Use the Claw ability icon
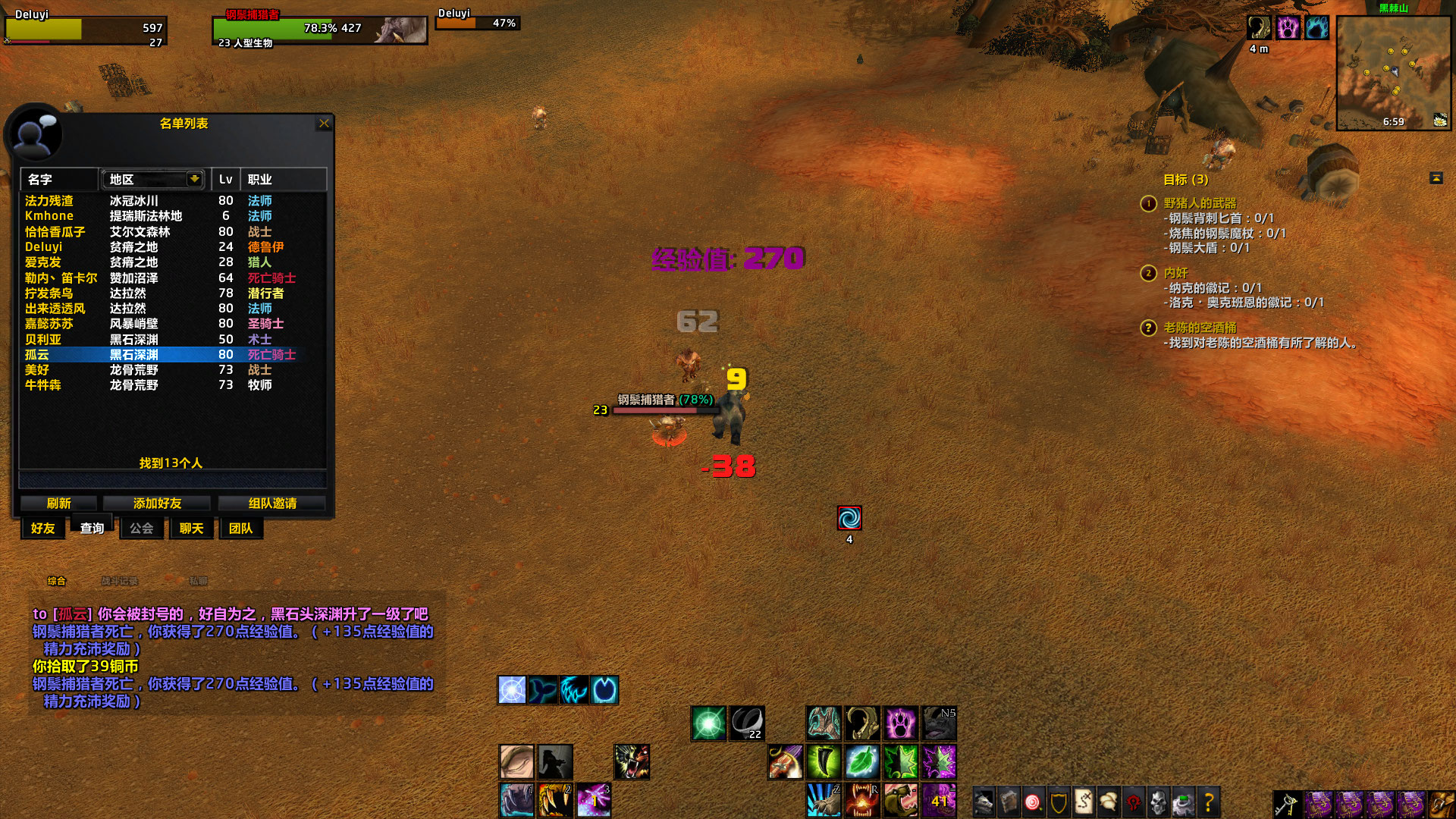Screen dimensions: 1456x819 click(x=824, y=762)
